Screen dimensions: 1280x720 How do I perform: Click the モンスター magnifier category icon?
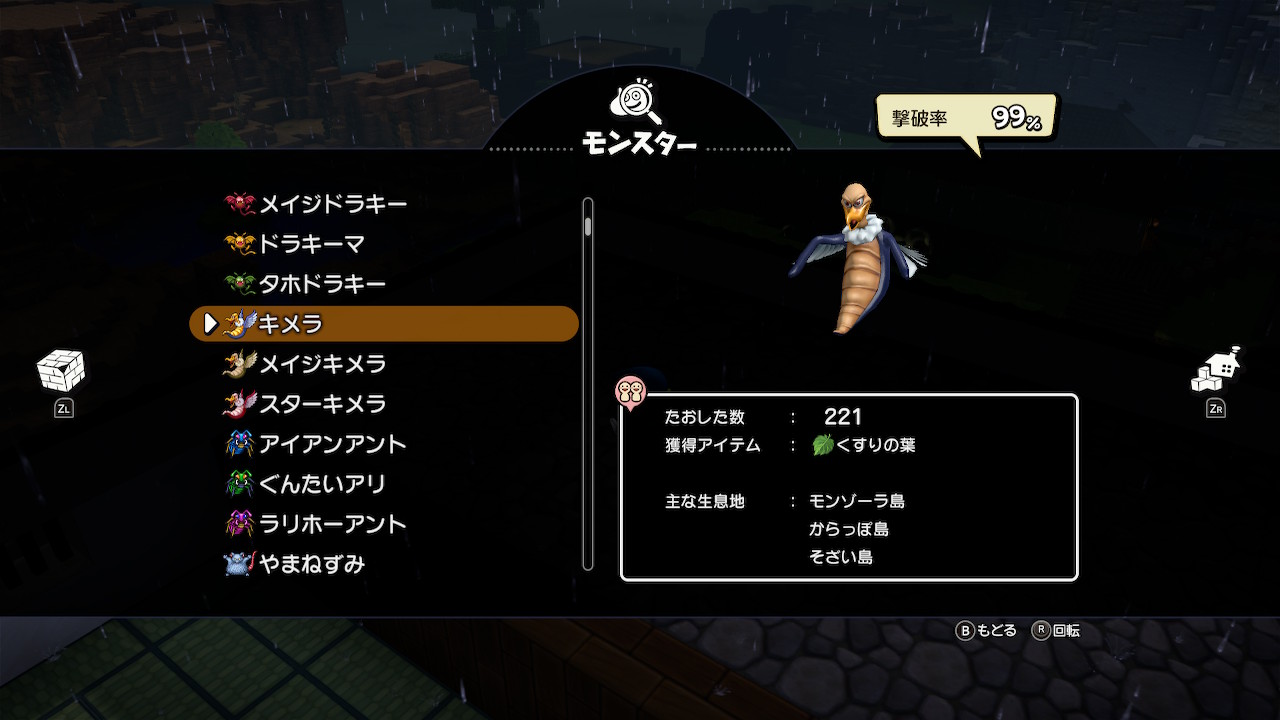(x=638, y=103)
